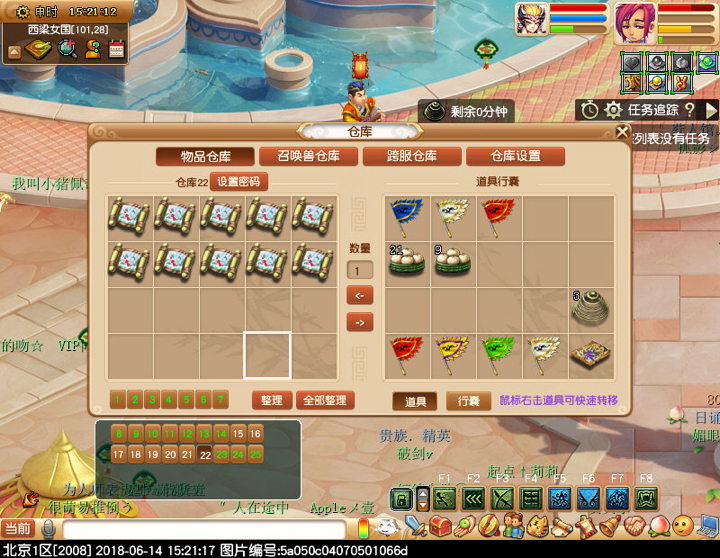Viewport: 720px width, 558px height.
Task: Go to warehouse page 16
Action: [x=255, y=434]
